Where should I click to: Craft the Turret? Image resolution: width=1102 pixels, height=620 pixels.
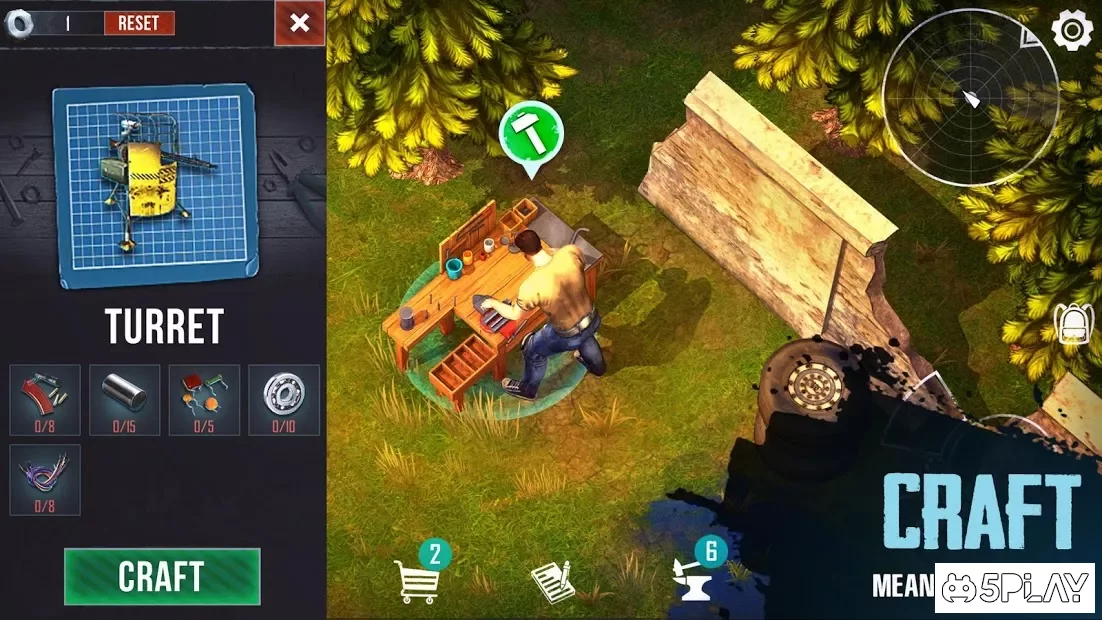click(162, 577)
